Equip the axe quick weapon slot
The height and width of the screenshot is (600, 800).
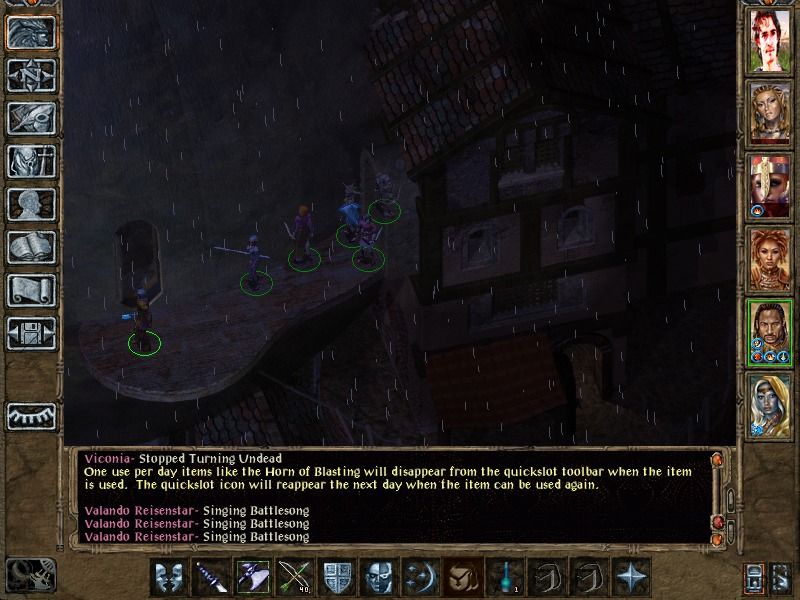[251, 577]
